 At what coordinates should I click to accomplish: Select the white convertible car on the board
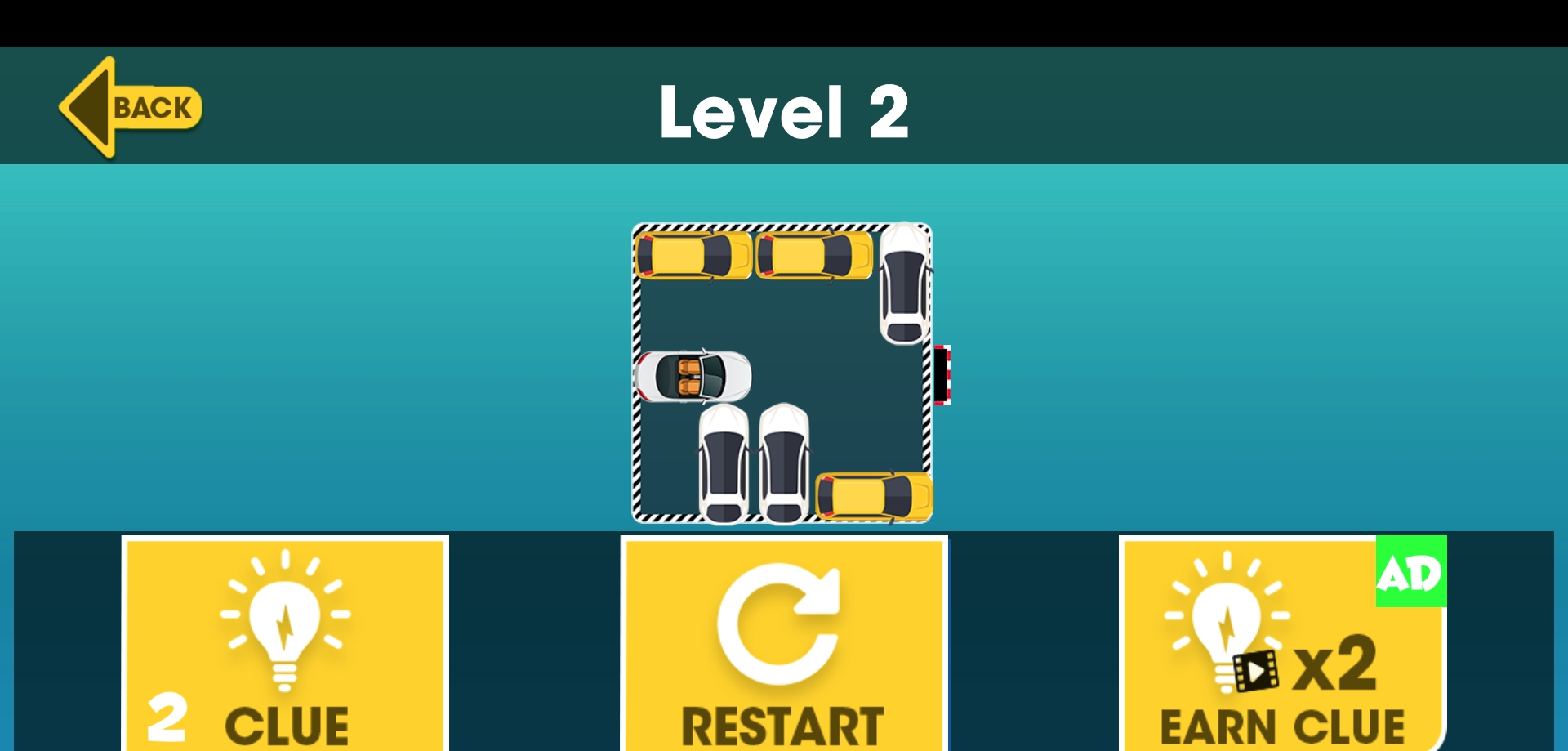click(693, 377)
